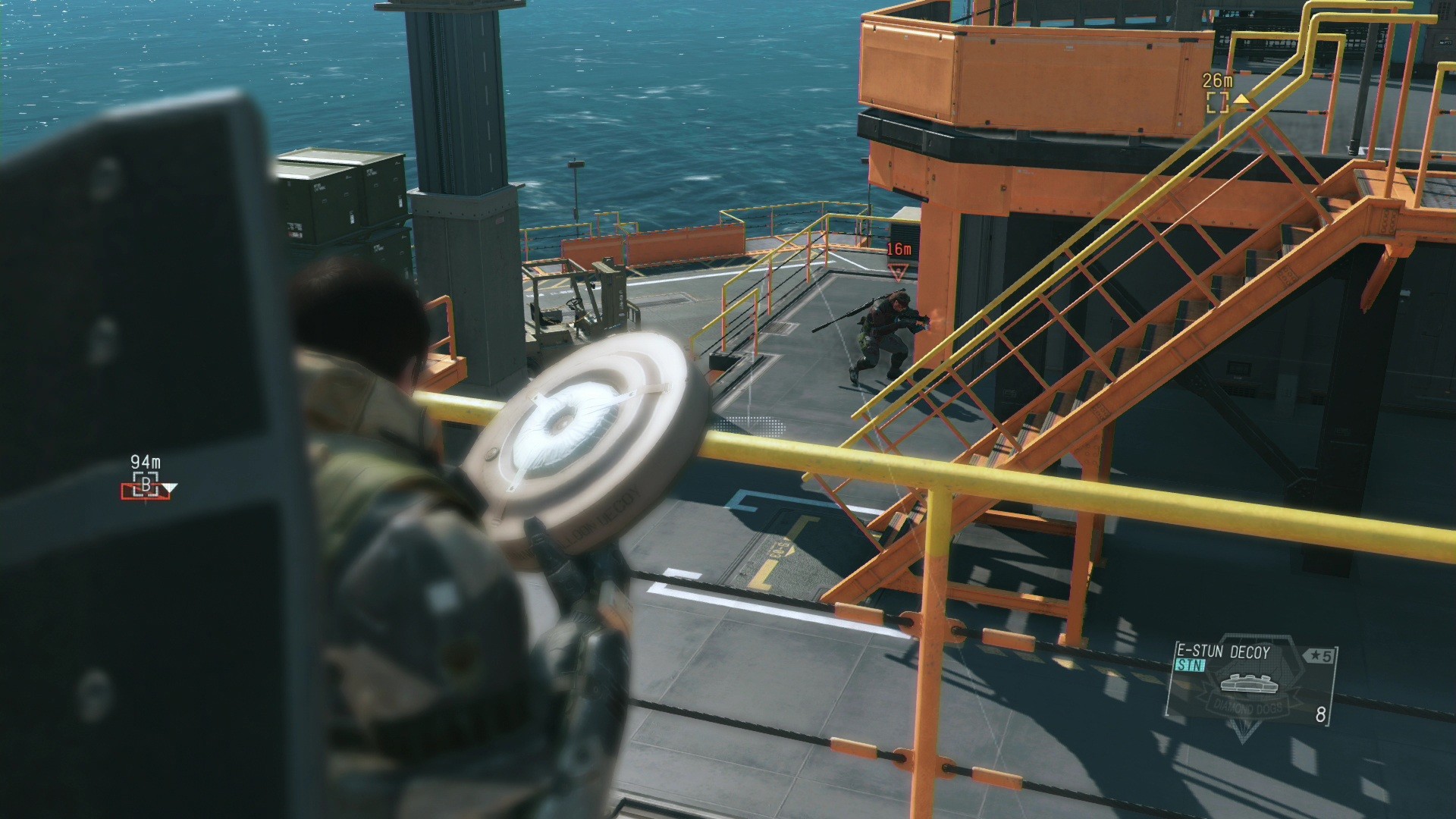The width and height of the screenshot is (1456, 819).
Task: Click the star-5 rank badge
Action: 1319,655
